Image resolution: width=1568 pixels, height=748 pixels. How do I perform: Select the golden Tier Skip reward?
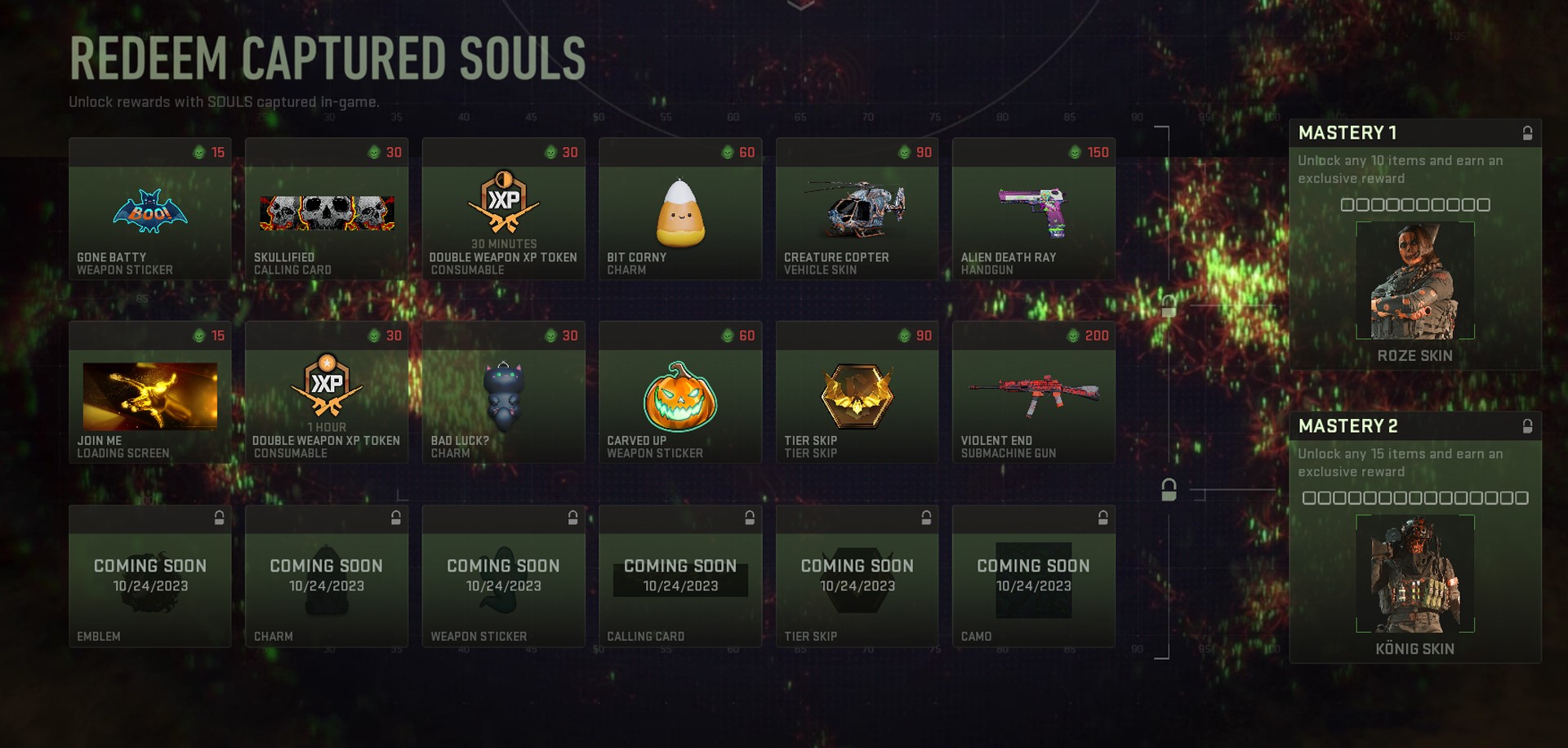pos(857,392)
